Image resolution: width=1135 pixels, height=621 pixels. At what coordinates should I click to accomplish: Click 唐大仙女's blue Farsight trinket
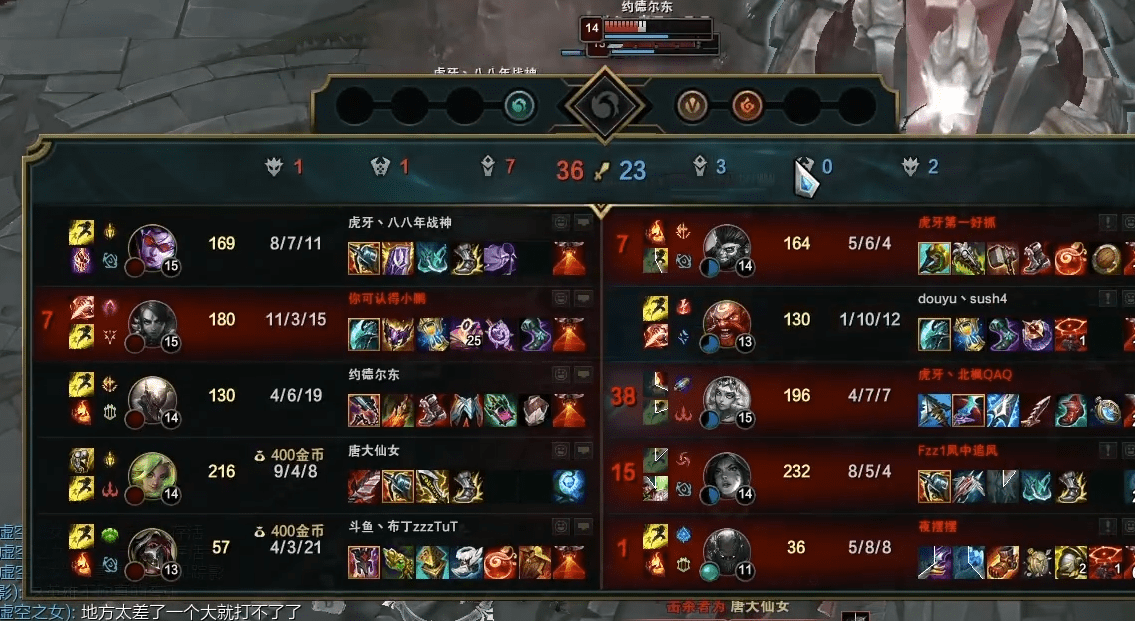(569, 486)
